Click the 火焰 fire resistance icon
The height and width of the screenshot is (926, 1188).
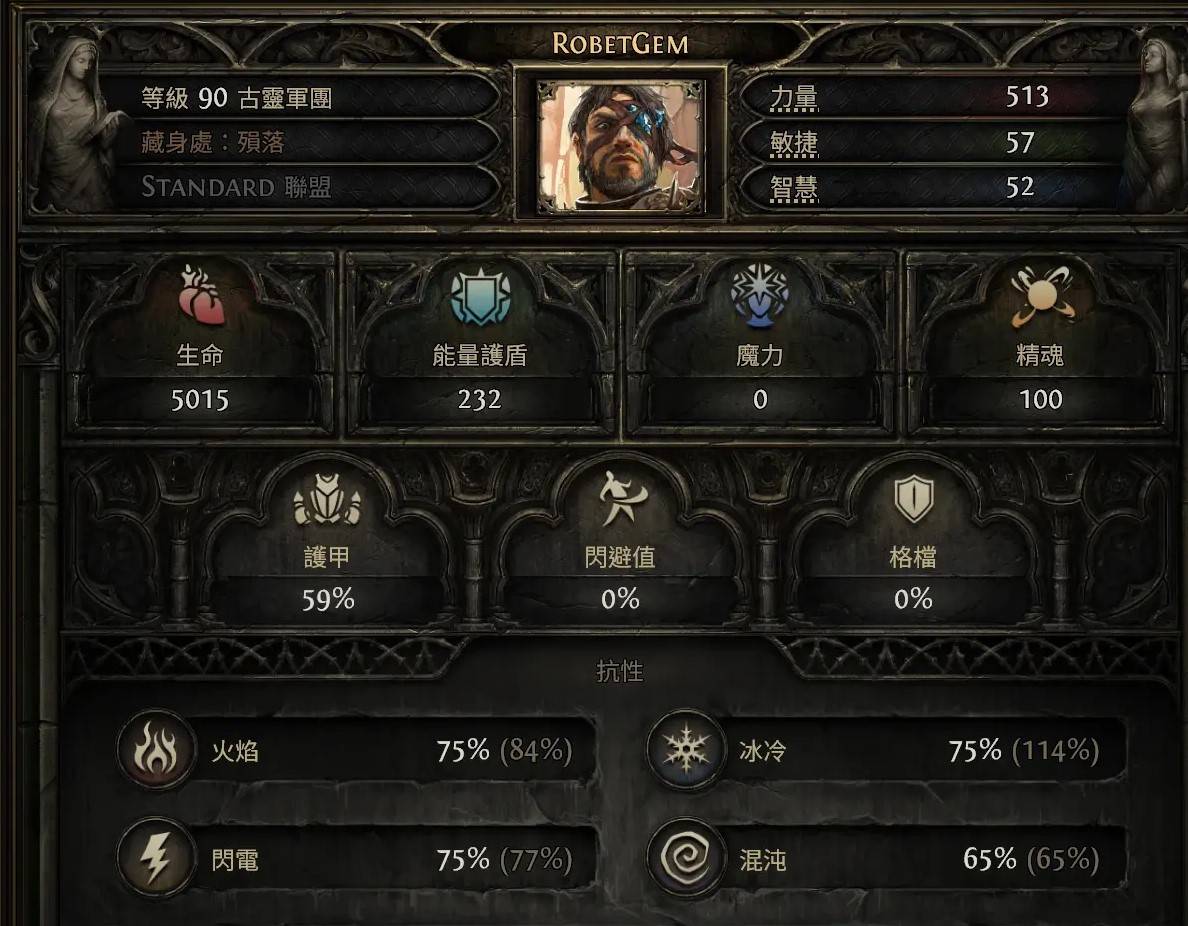tap(156, 751)
